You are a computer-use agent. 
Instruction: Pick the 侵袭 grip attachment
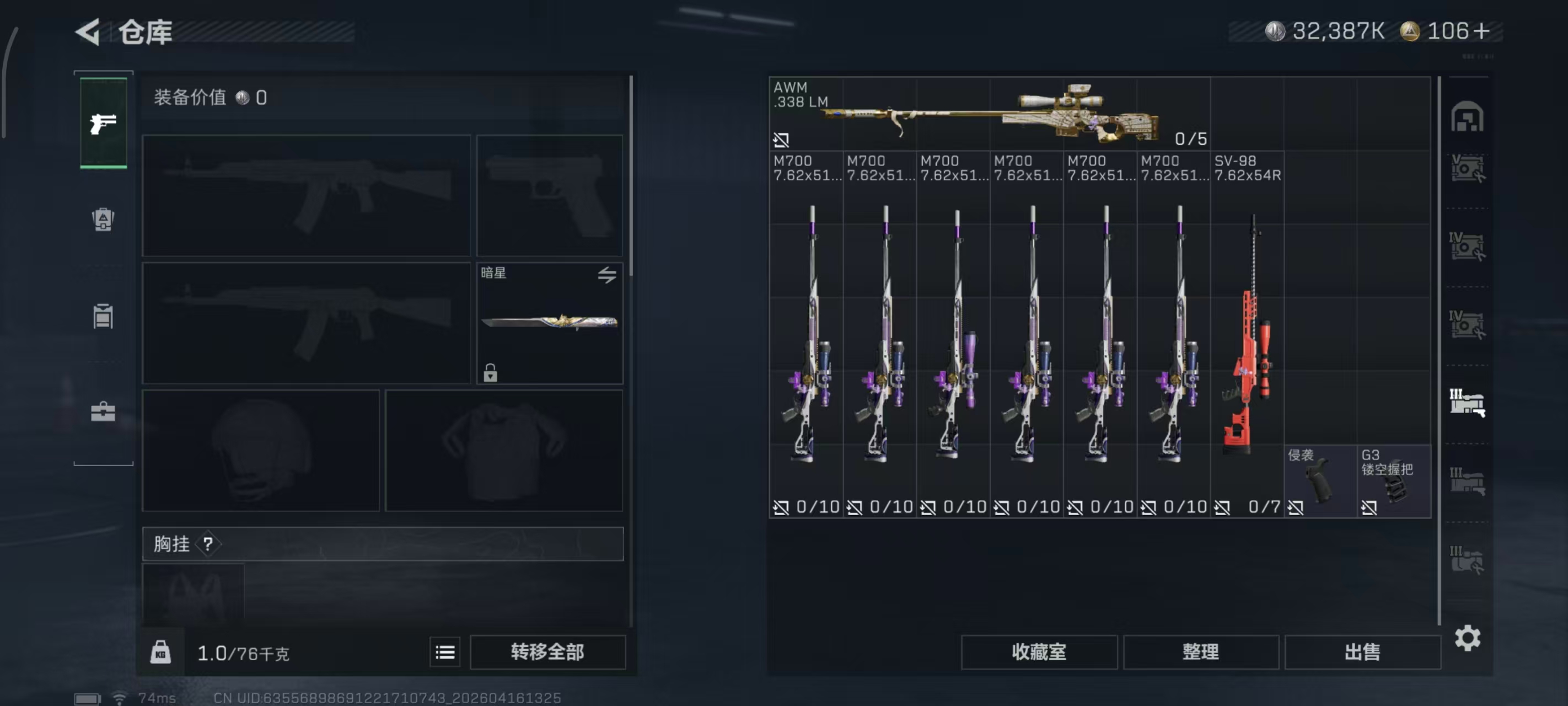coord(1320,481)
